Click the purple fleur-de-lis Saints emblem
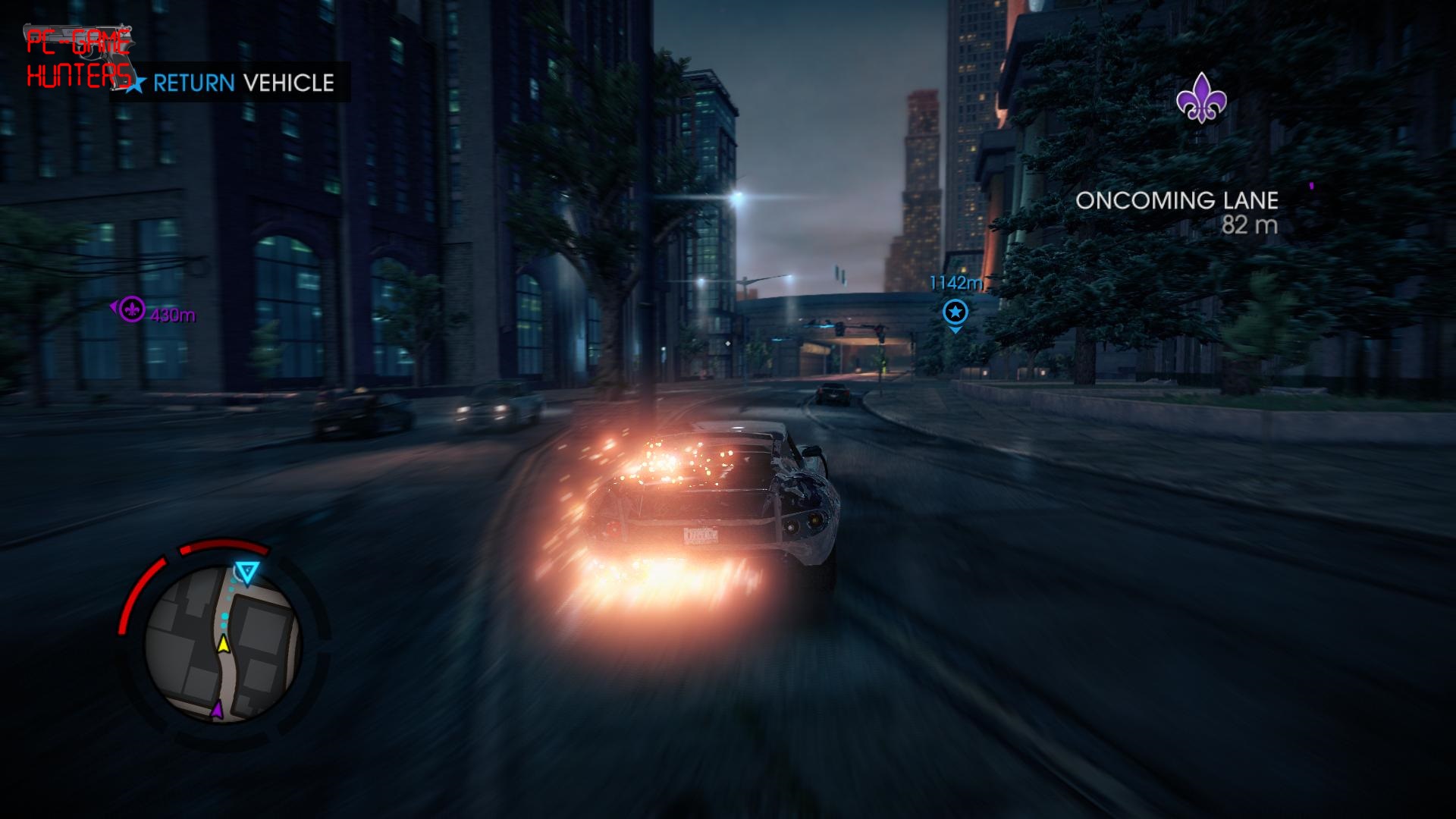 1201,98
